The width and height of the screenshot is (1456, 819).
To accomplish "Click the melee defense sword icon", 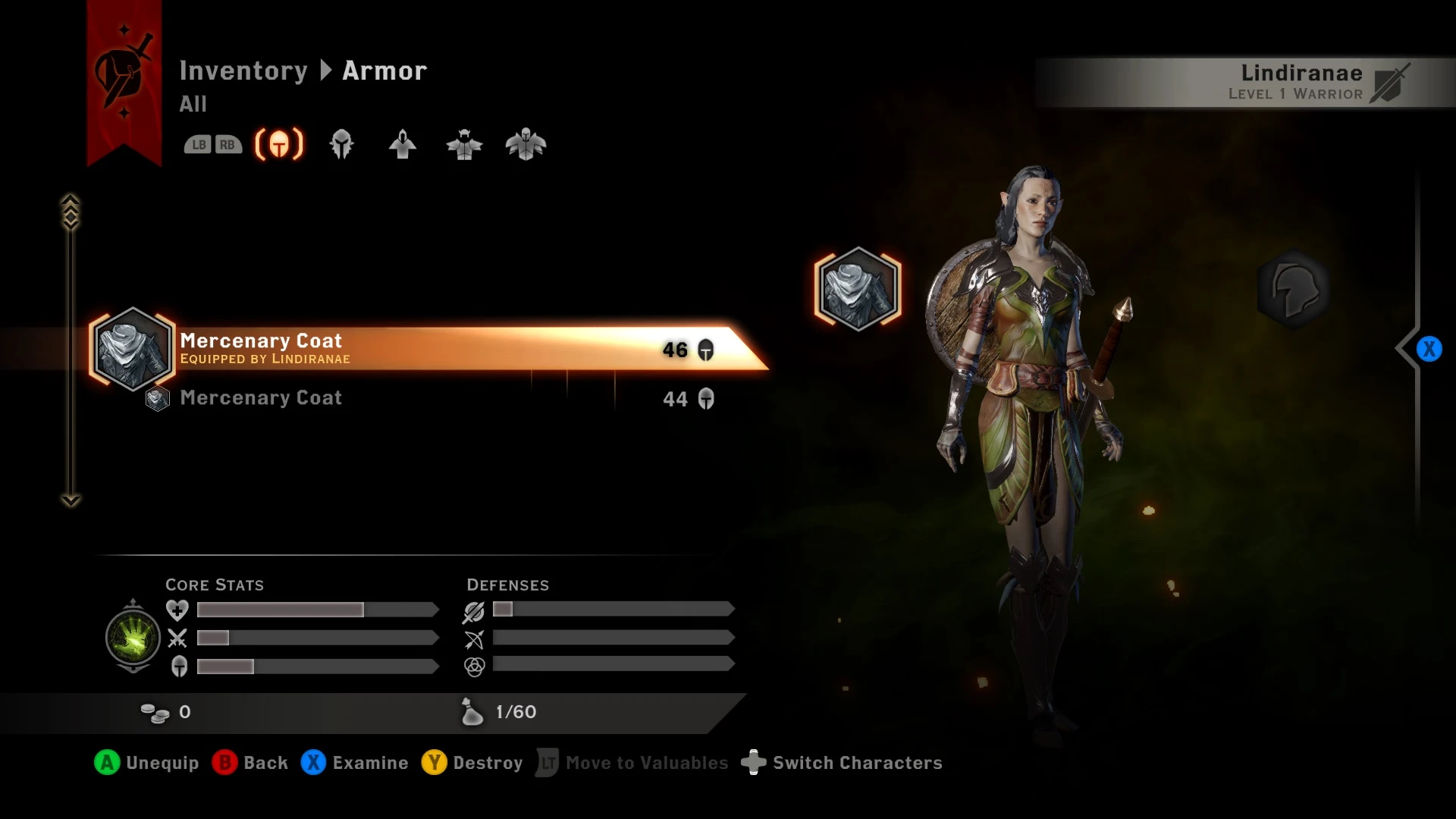I will coord(472,610).
